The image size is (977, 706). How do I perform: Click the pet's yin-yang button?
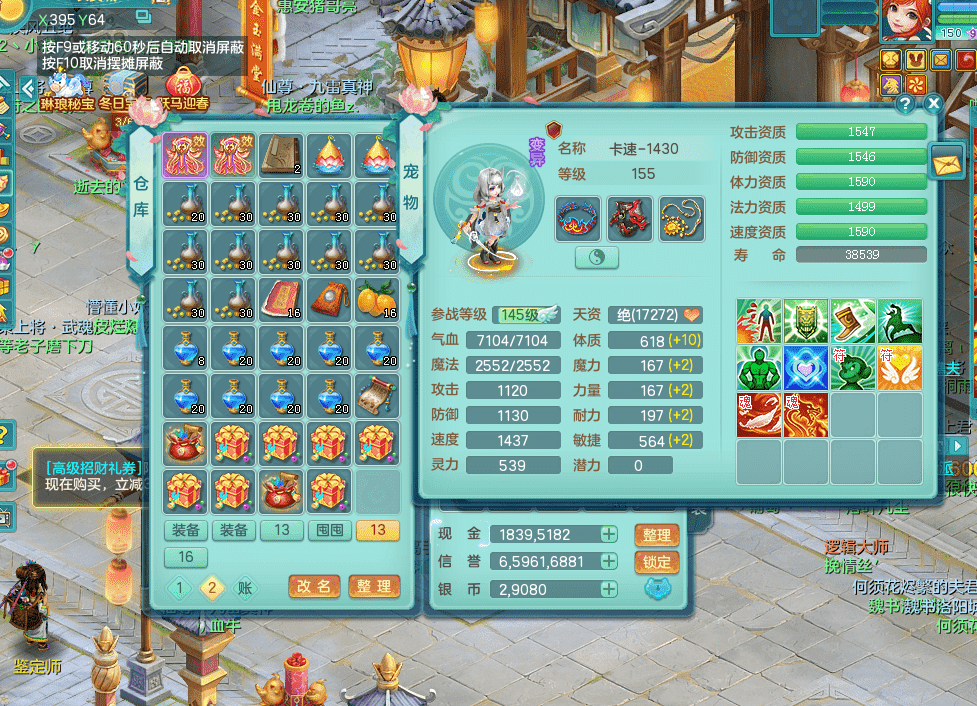pyautogui.click(x=597, y=257)
